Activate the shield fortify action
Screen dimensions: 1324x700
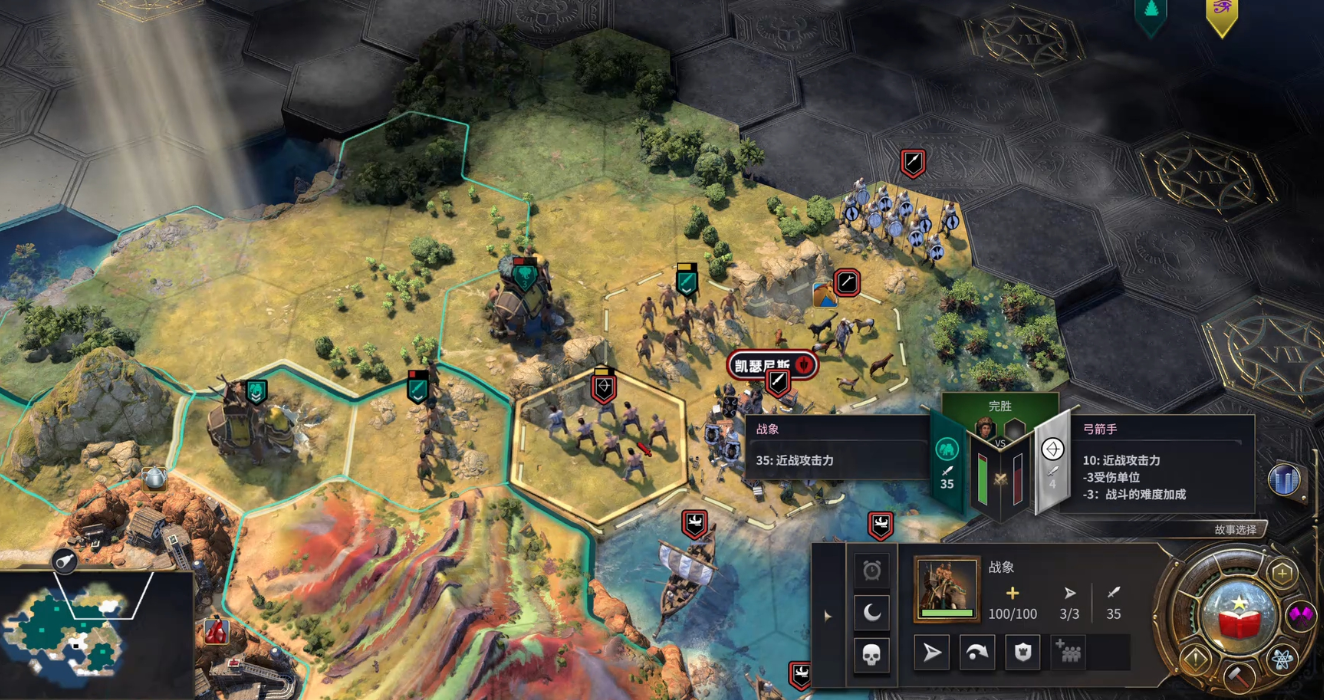tap(1022, 653)
